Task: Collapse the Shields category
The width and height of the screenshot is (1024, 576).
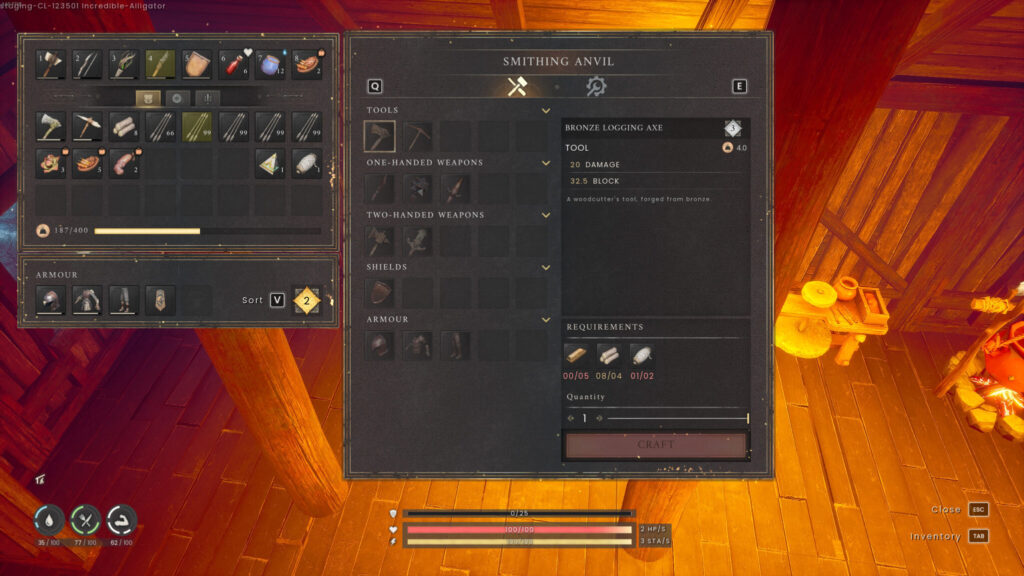Action: click(546, 267)
